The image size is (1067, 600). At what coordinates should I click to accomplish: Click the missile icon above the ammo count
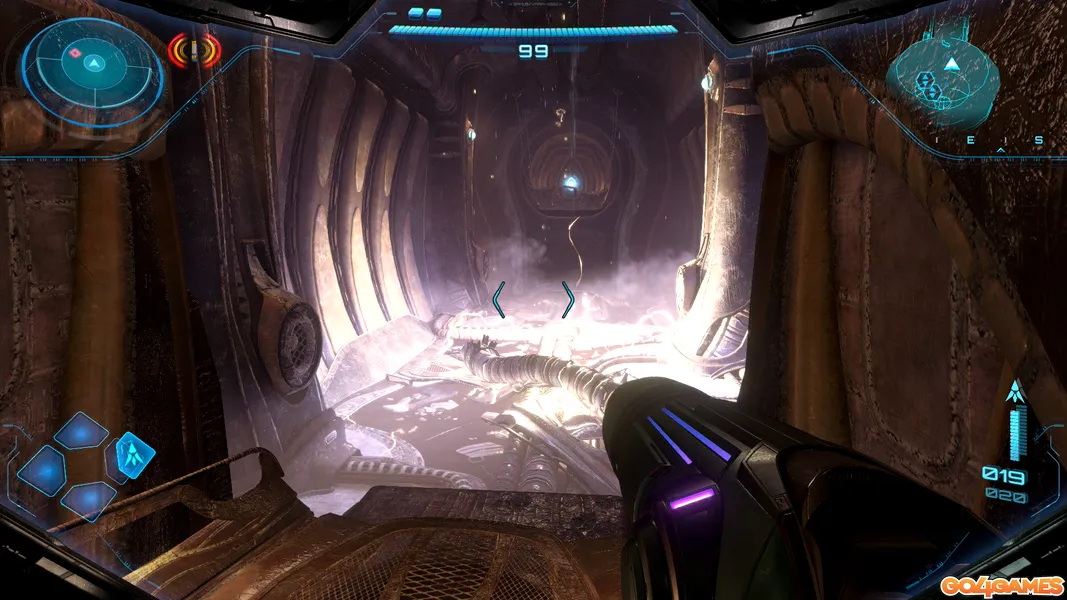(x=1016, y=392)
